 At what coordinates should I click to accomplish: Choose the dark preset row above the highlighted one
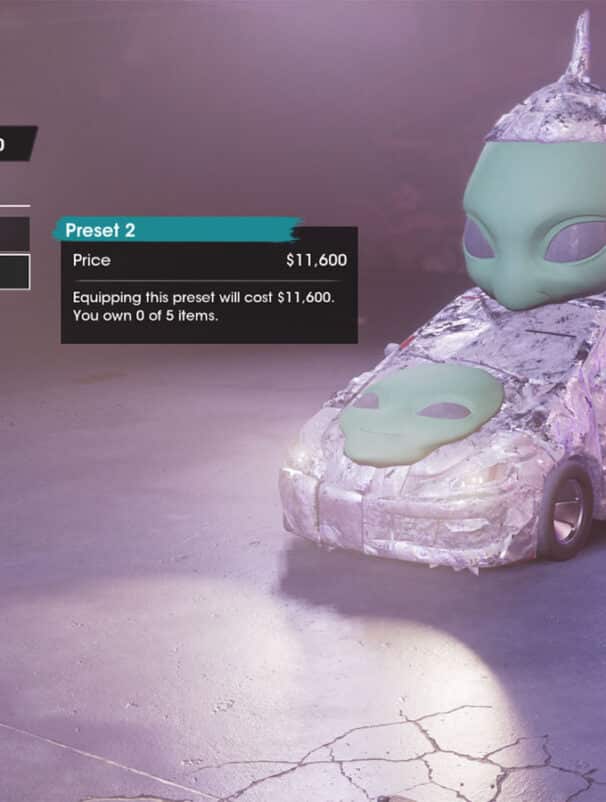(x=14, y=234)
